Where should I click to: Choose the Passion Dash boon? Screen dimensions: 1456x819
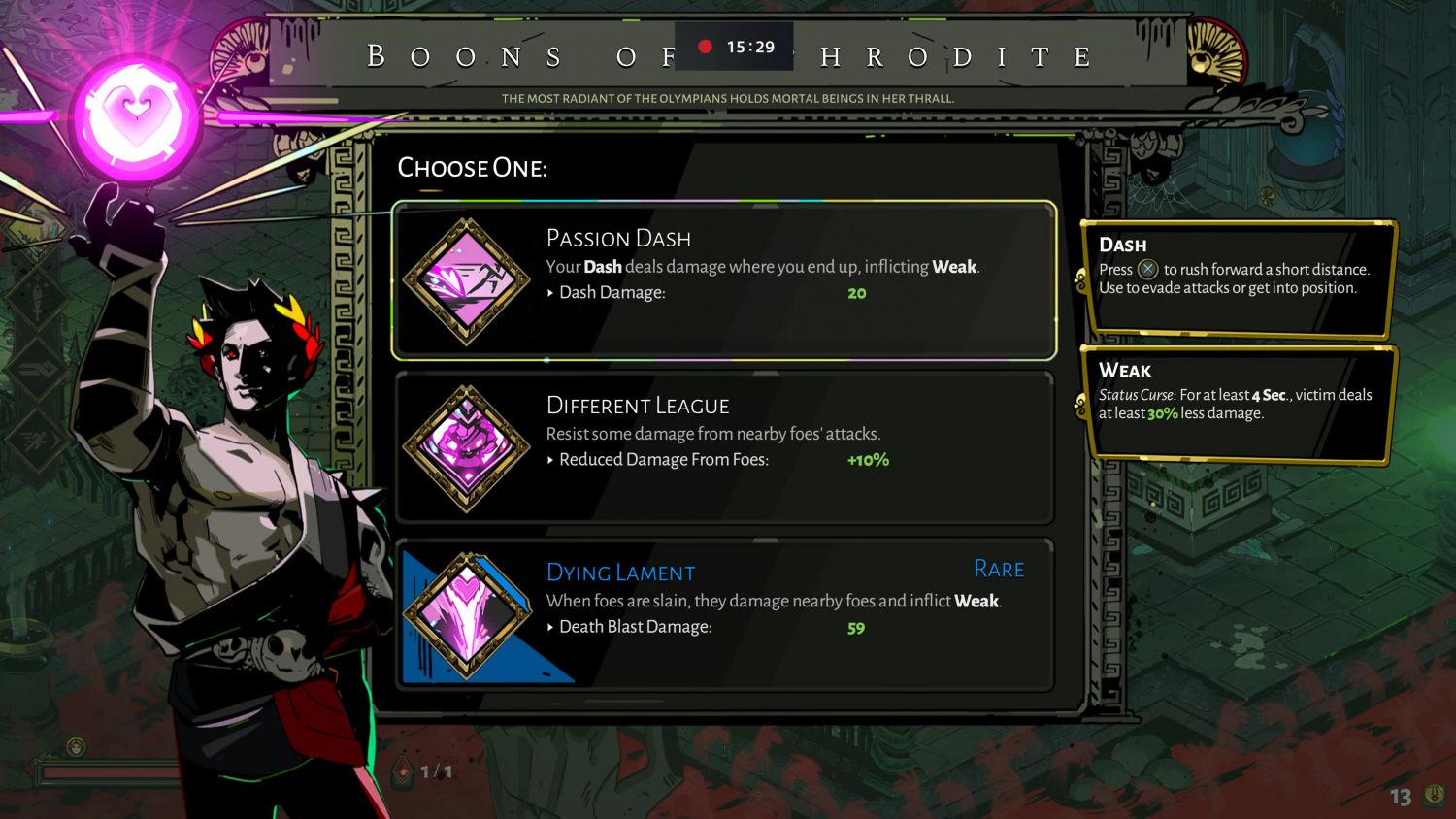coord(724,280)
